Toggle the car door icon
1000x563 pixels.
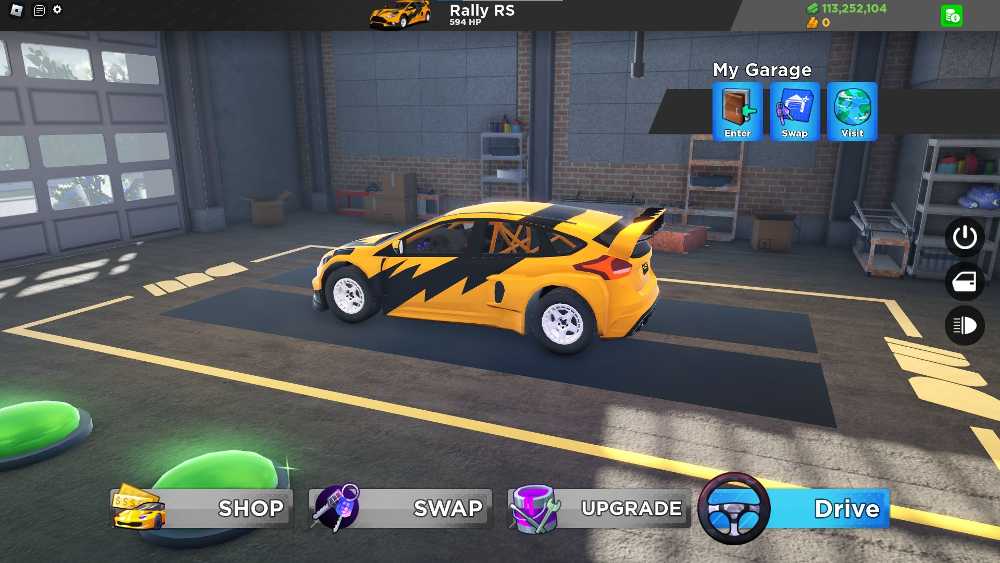[965, 282]
